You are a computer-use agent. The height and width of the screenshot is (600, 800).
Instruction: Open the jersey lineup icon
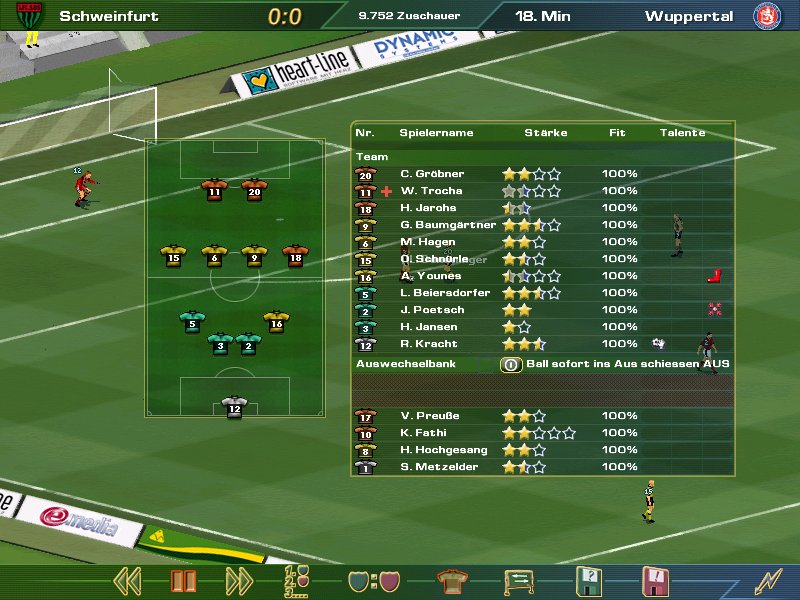(452, 581)
